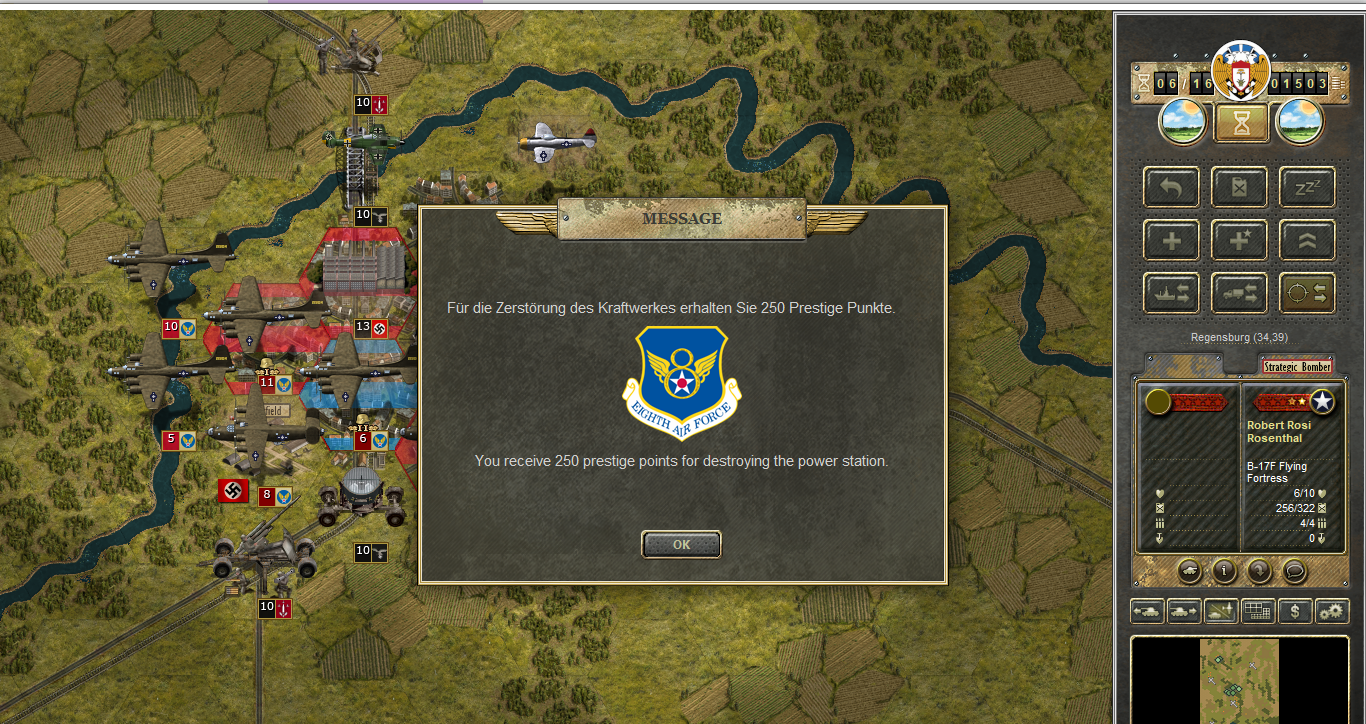
Task: Click the plain plus replacements button
Action: (1171, 240)
